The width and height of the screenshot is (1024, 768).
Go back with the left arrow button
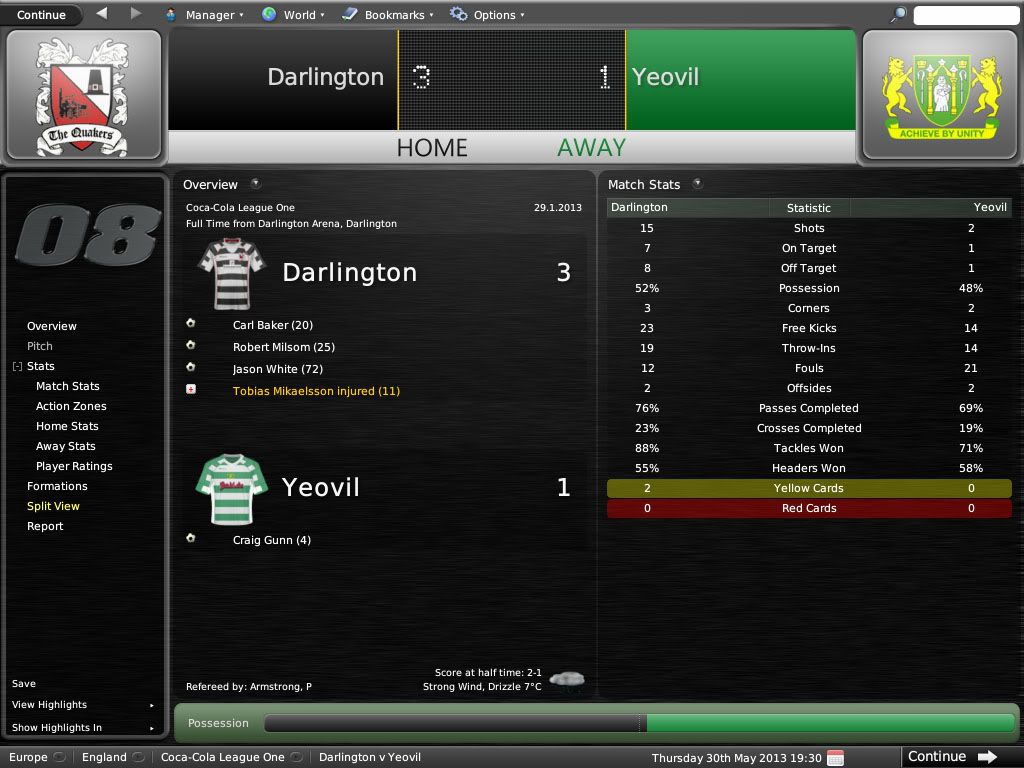coord(102,14)
